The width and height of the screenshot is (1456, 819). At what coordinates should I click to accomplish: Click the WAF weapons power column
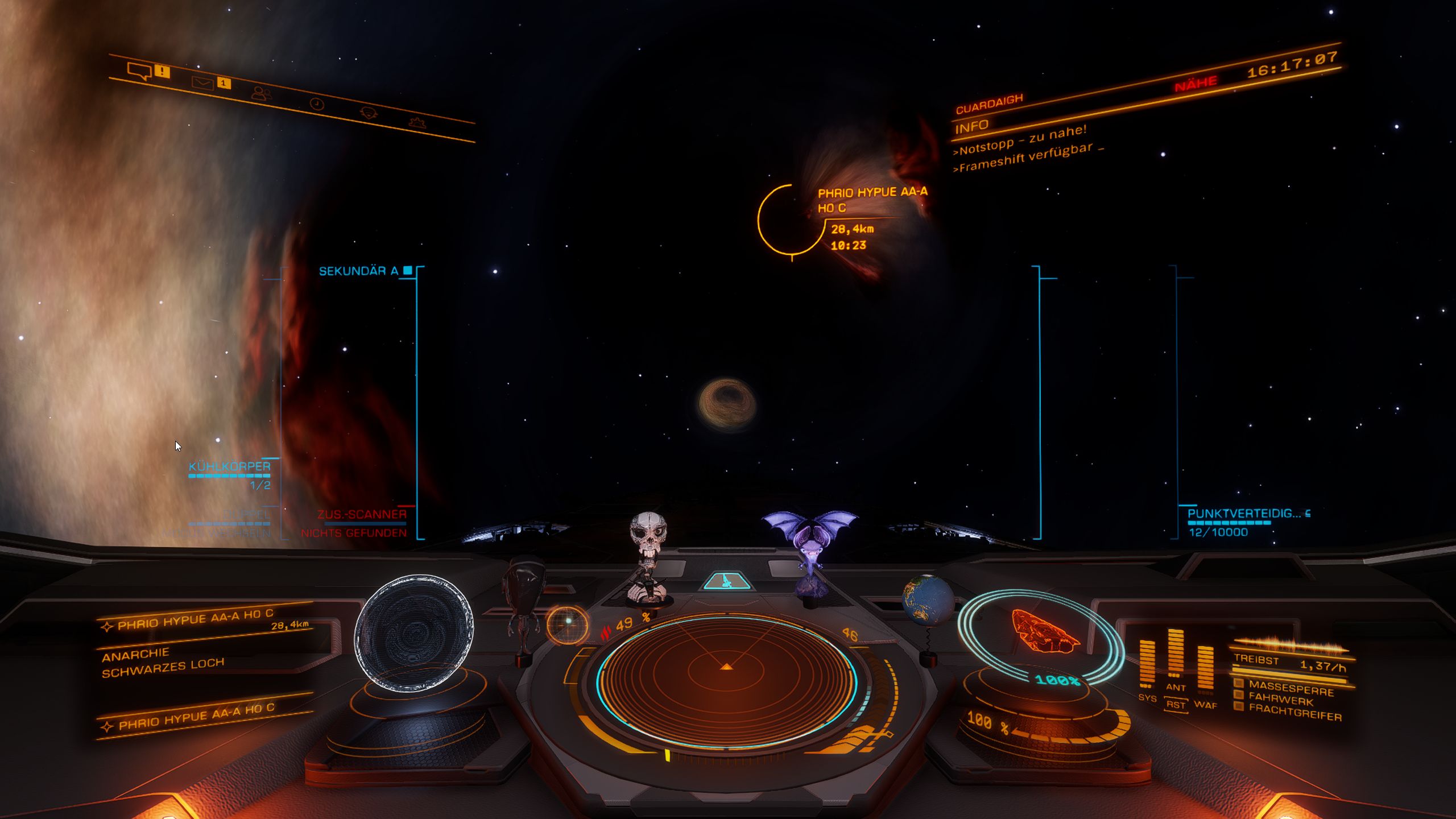(x=1205, y=670)
